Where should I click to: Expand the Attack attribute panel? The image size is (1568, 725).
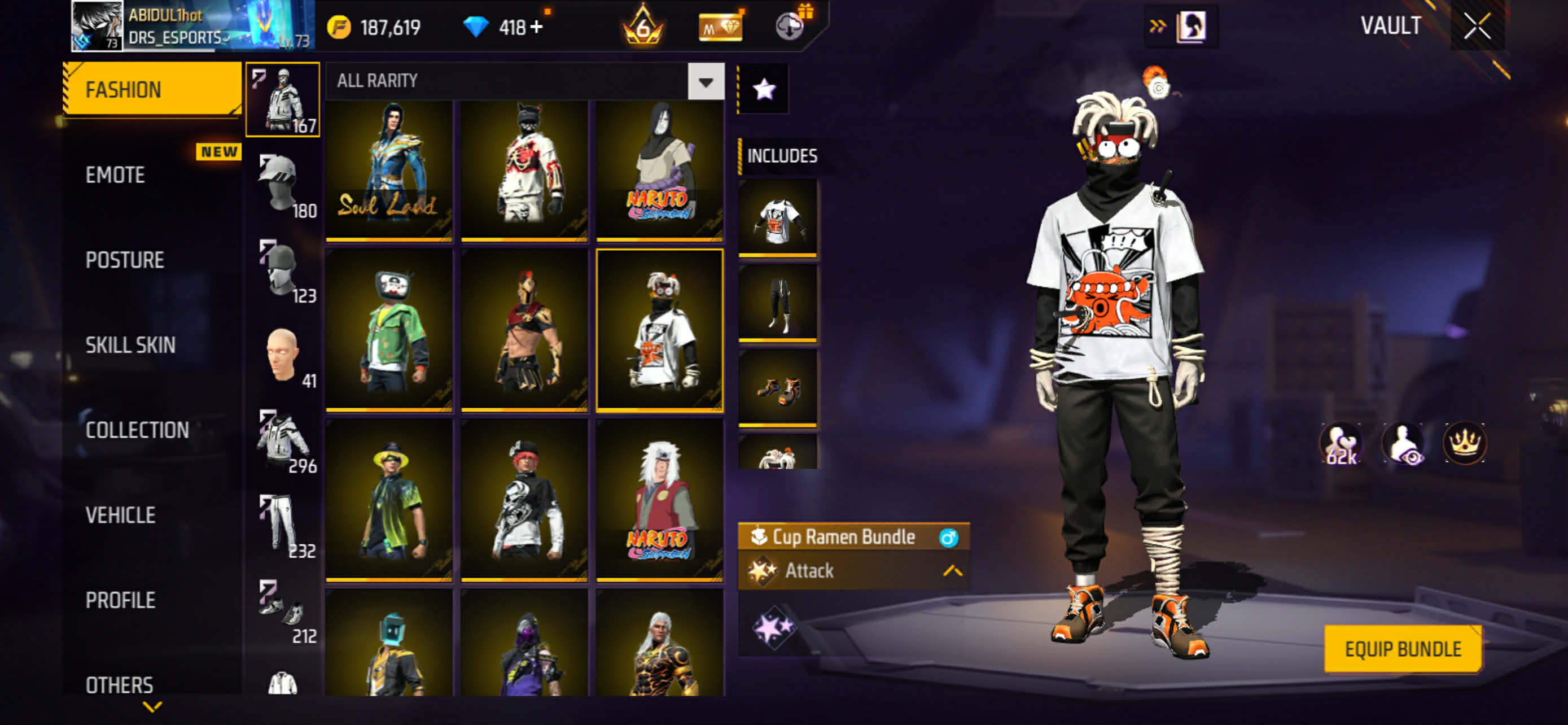pyautogui.click(x=952, y=571)
